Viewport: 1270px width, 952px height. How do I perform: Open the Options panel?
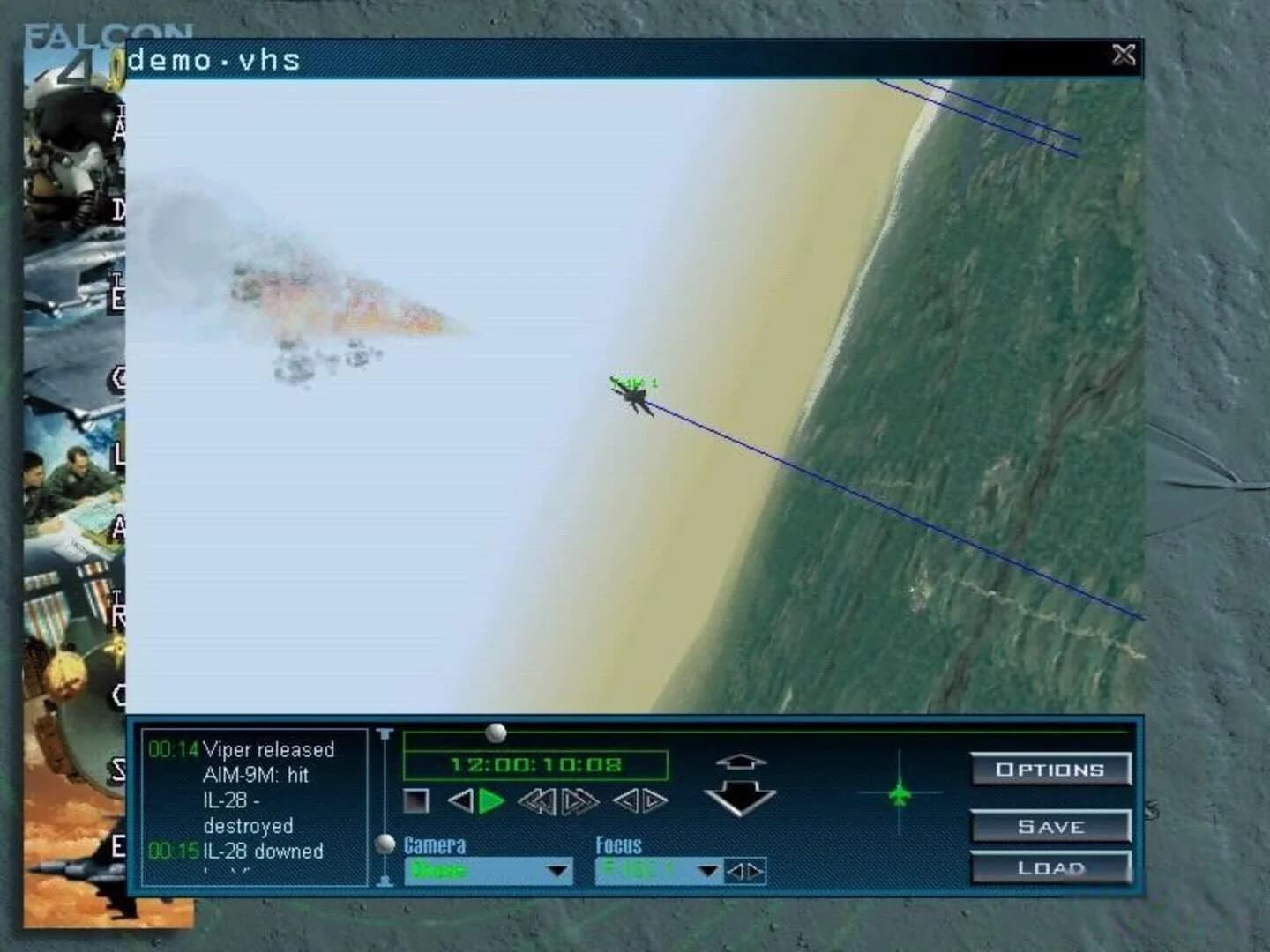[1050, 769]
